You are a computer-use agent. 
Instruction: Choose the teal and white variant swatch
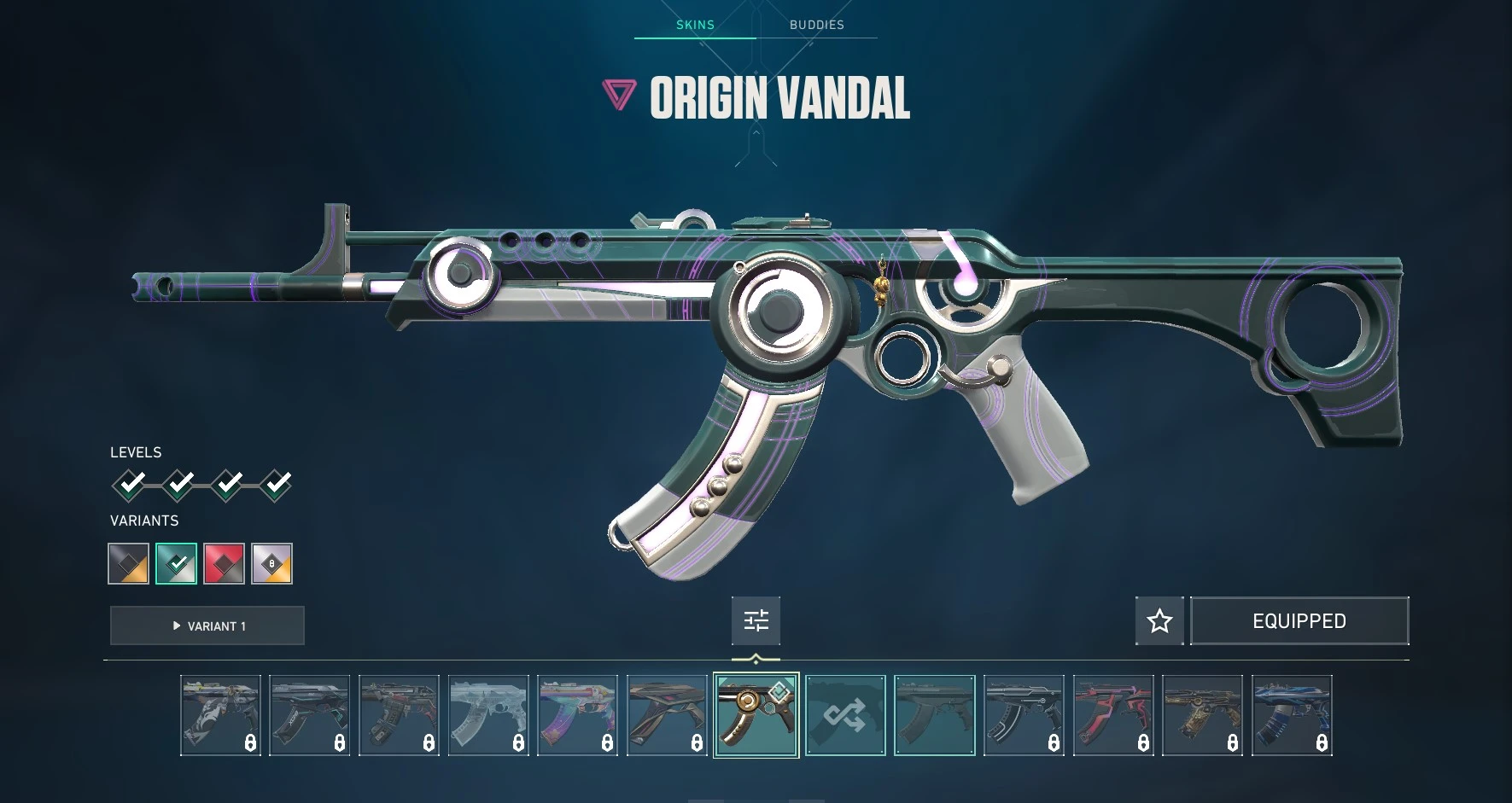(x=177, y=564)
